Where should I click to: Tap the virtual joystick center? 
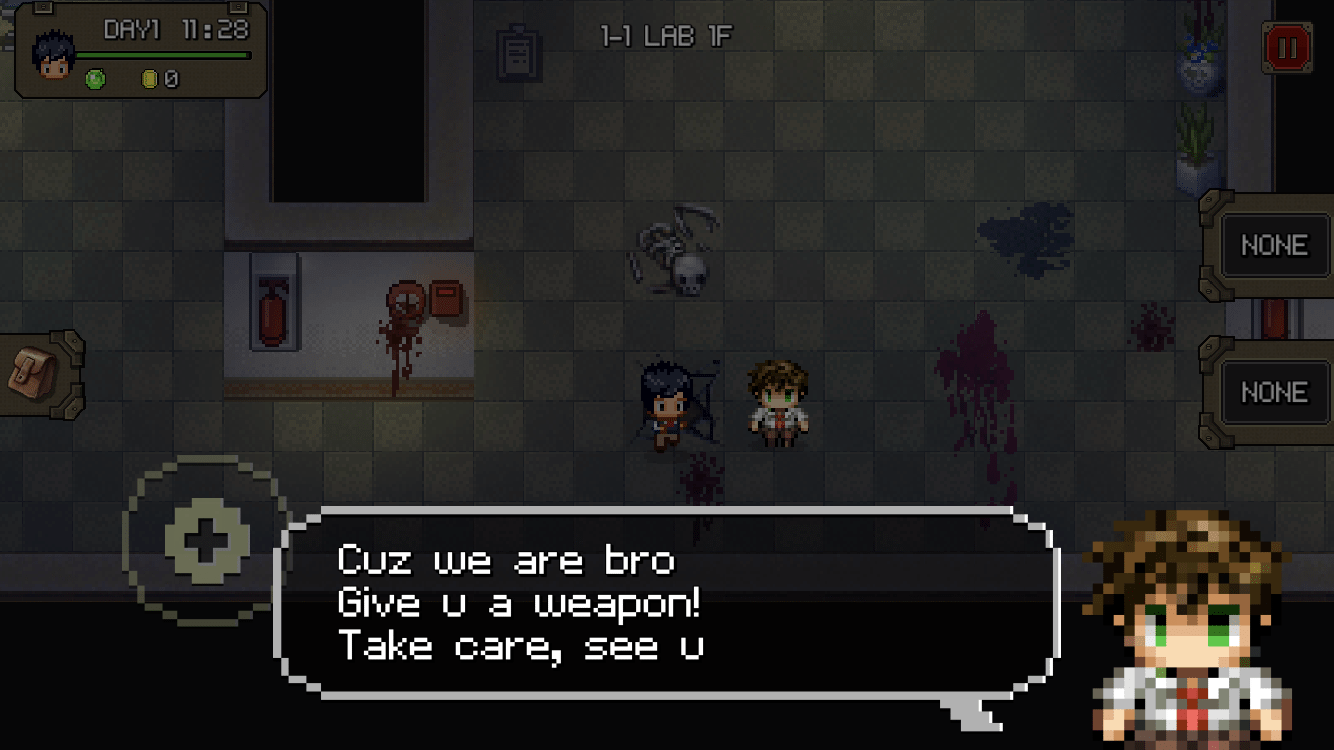[x=208, y=539]
